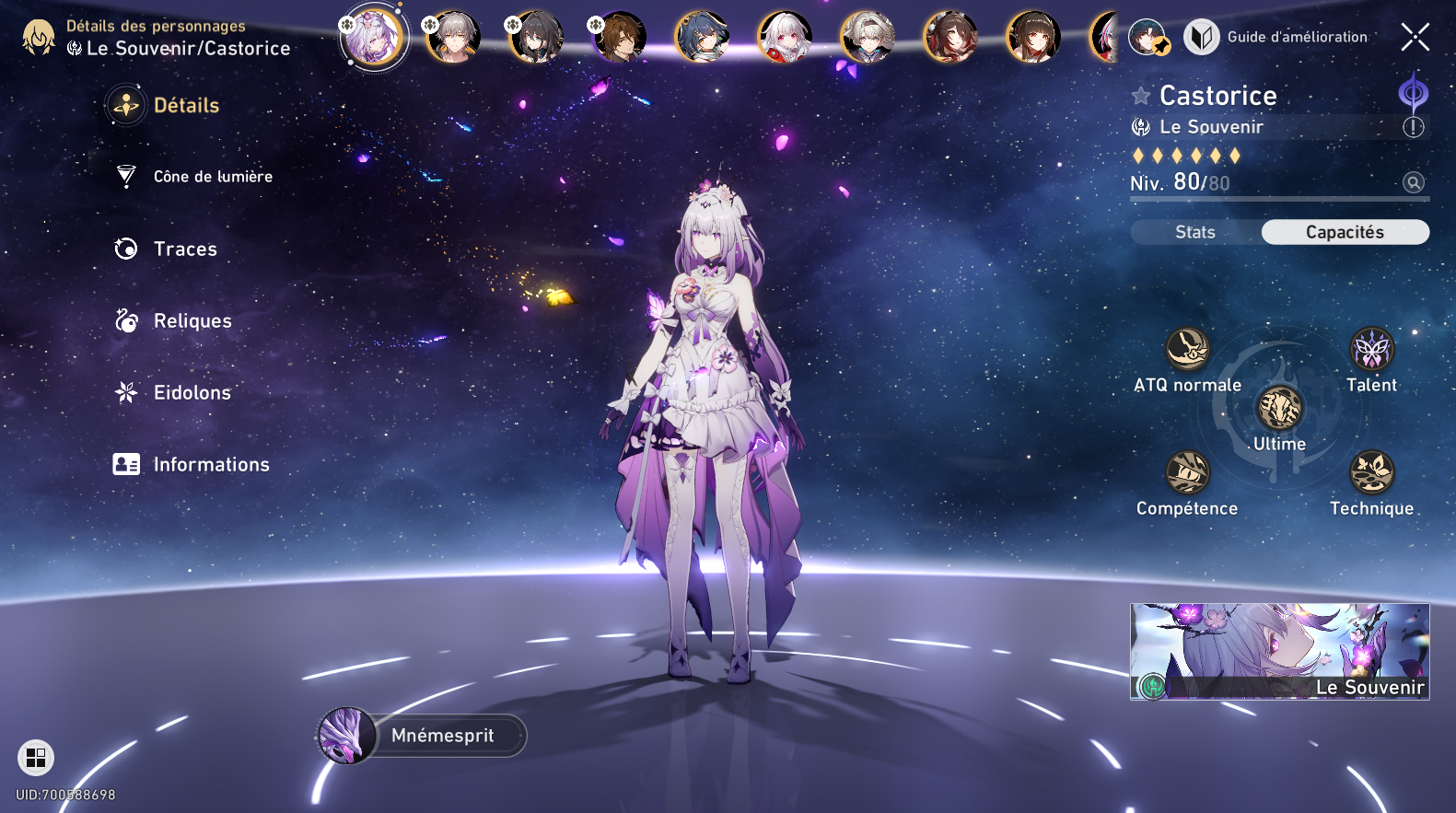Open the exclamation info icon next to Le Souvenir
Screen dimensions: 1456x813
[1413, 128]
